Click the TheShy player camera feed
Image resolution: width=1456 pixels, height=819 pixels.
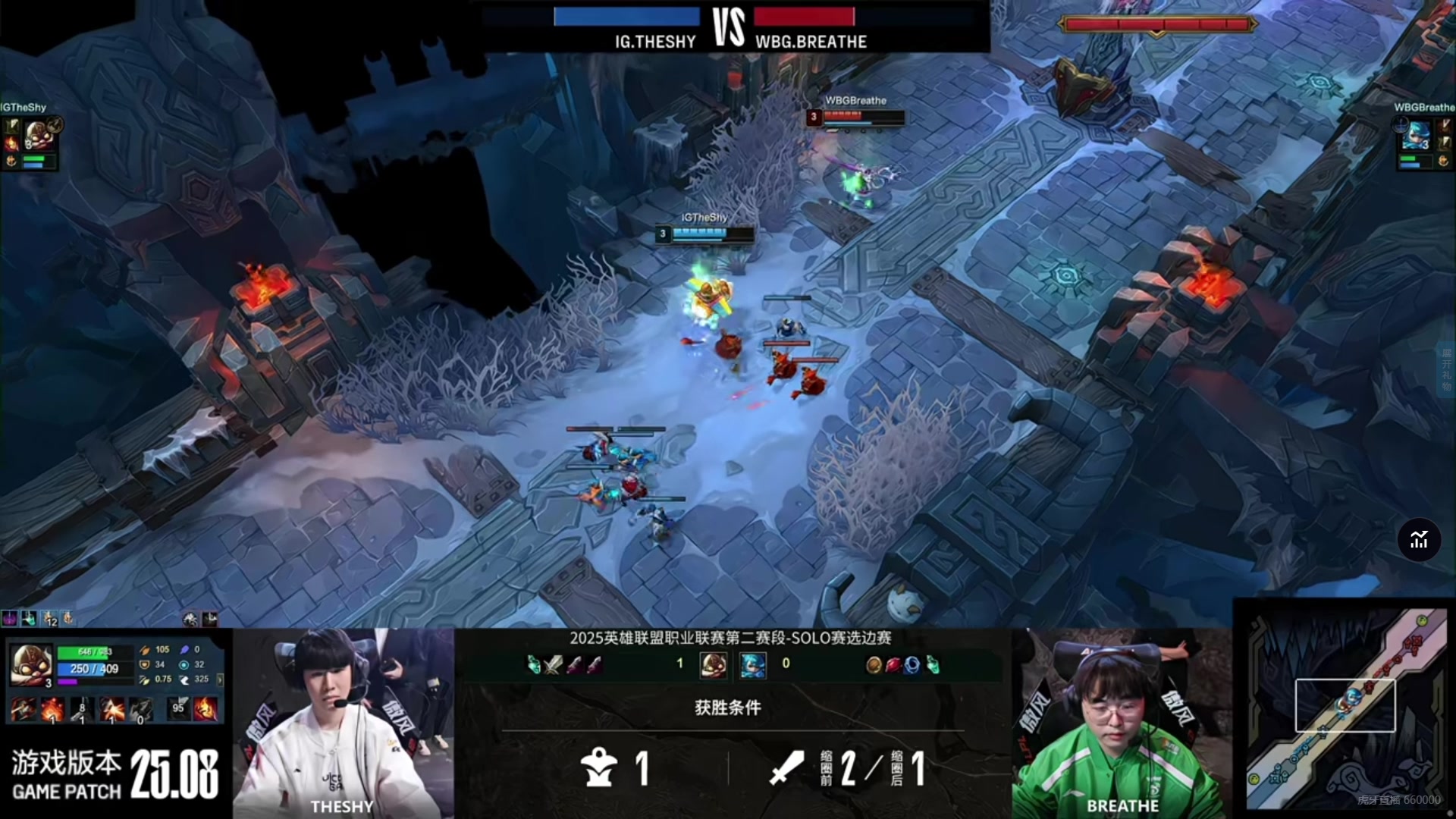[x=343, y=724]
